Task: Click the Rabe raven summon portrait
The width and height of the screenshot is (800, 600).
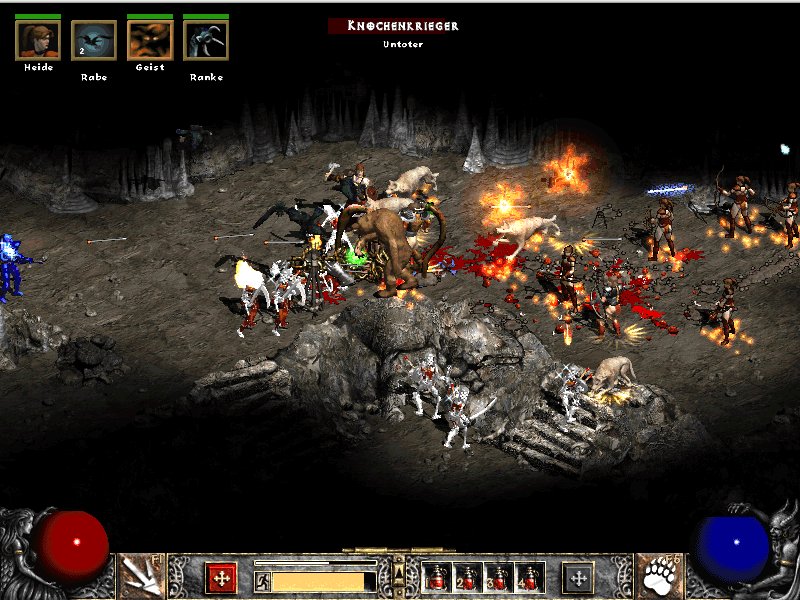Action: point(94,40)
